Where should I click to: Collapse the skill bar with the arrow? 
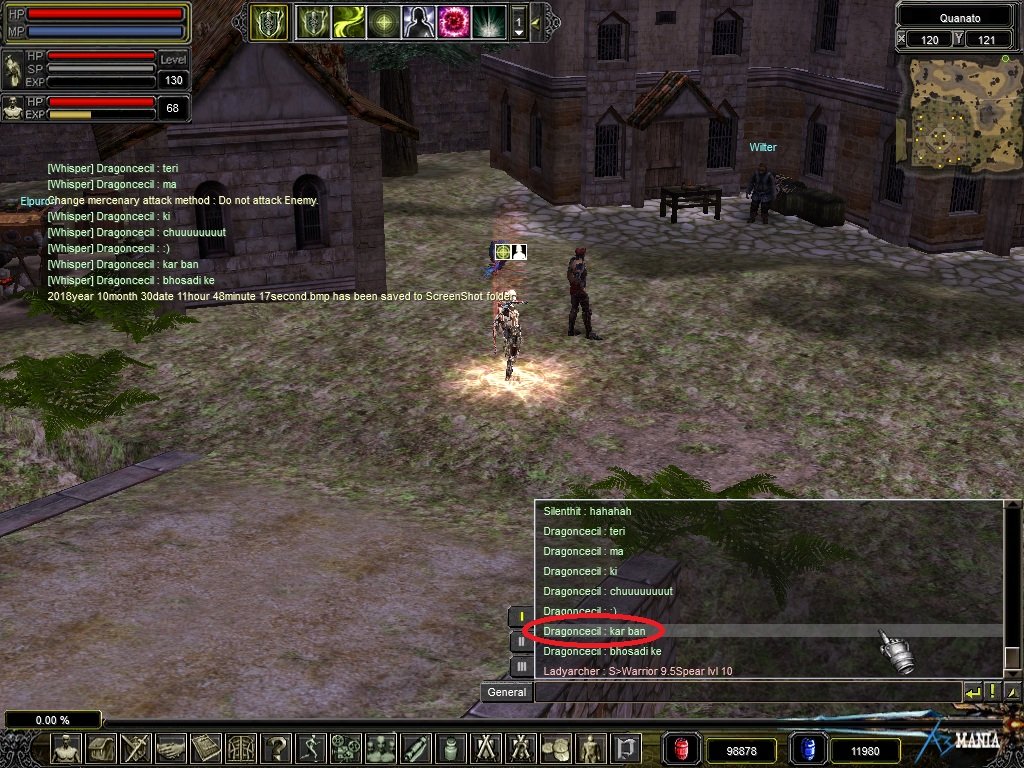536,22
